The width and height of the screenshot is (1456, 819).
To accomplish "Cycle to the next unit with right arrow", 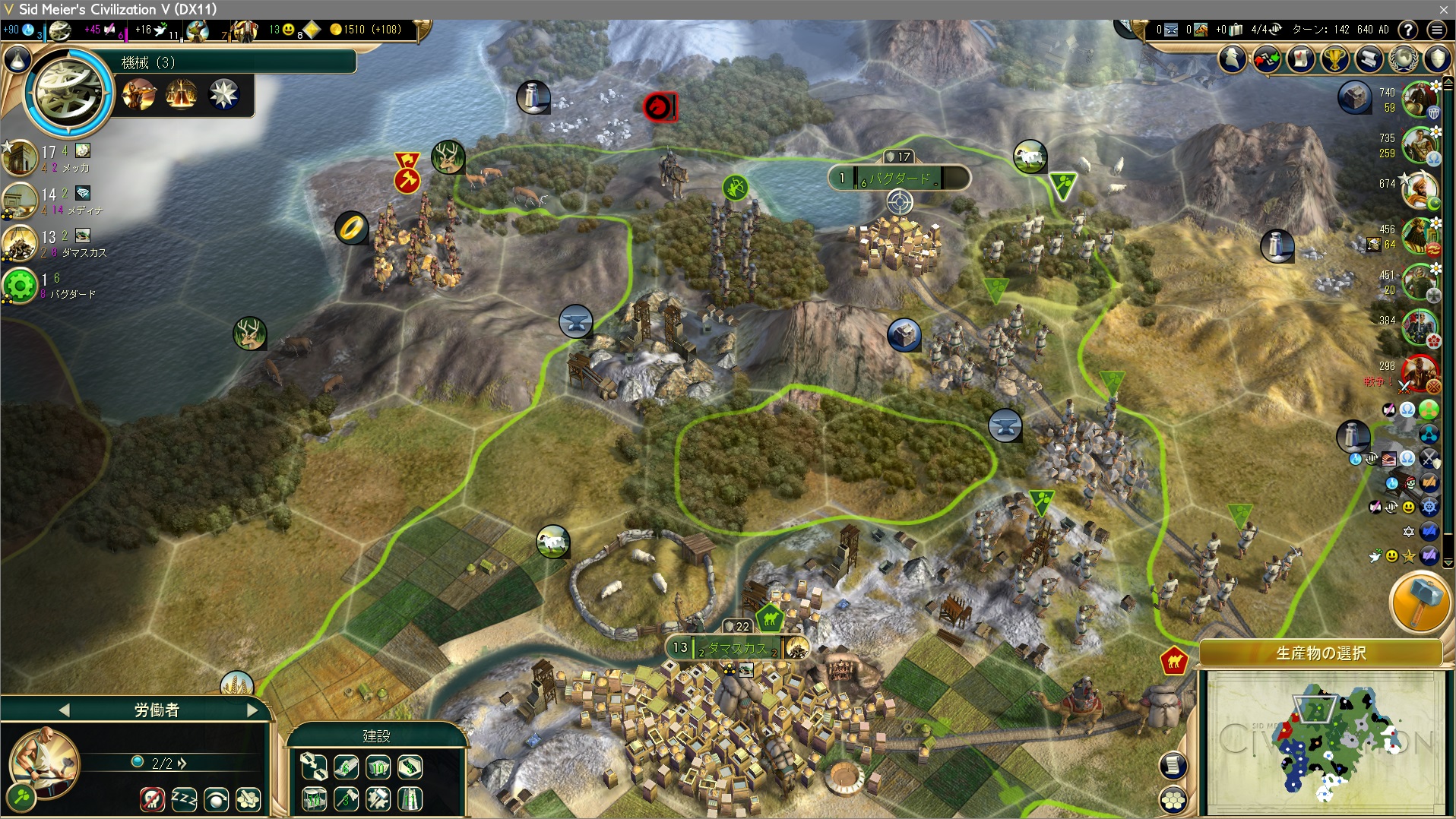I will coord(252,710).
